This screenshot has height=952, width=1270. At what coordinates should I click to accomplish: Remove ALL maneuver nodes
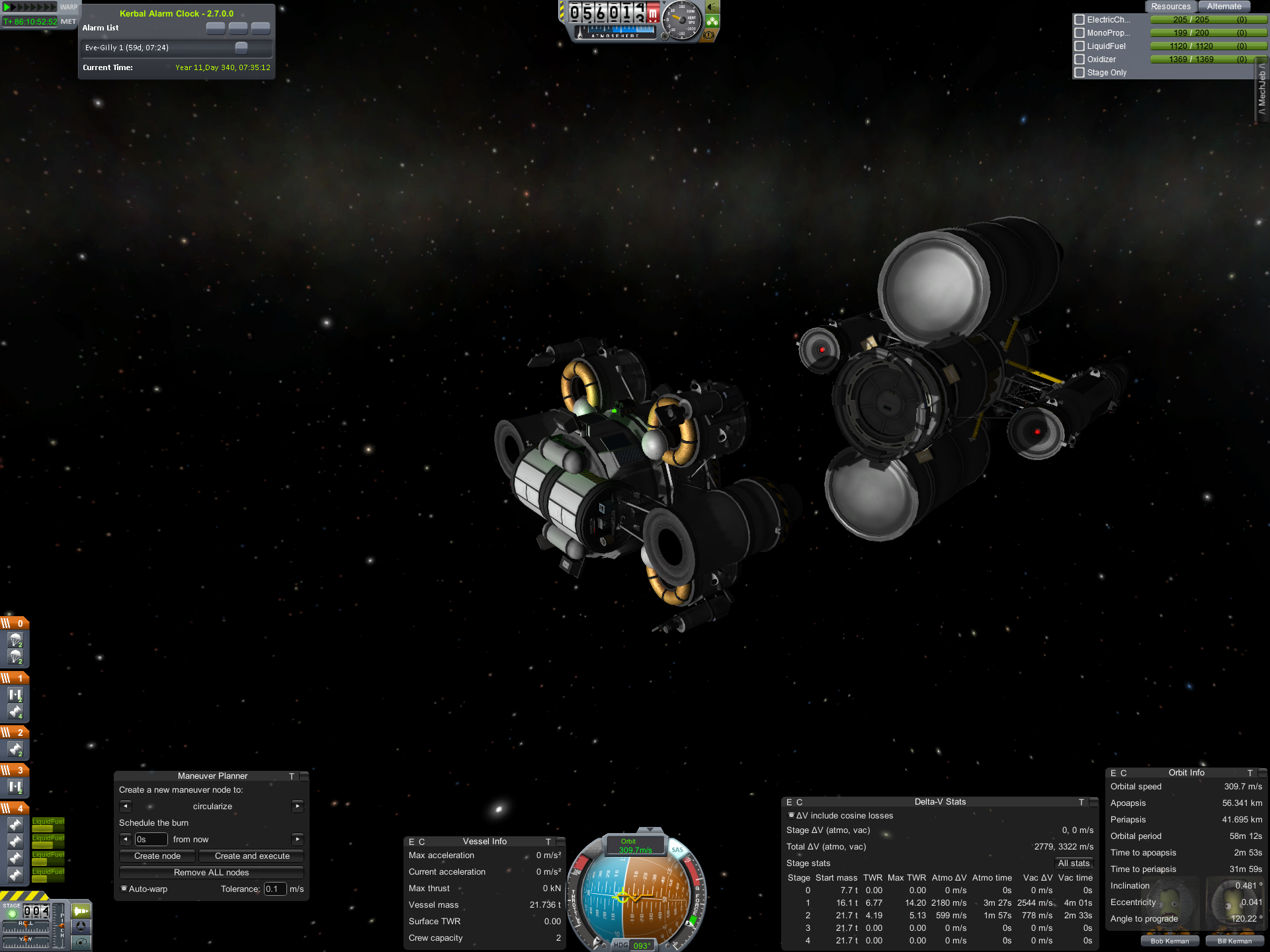tap(211, 873)
